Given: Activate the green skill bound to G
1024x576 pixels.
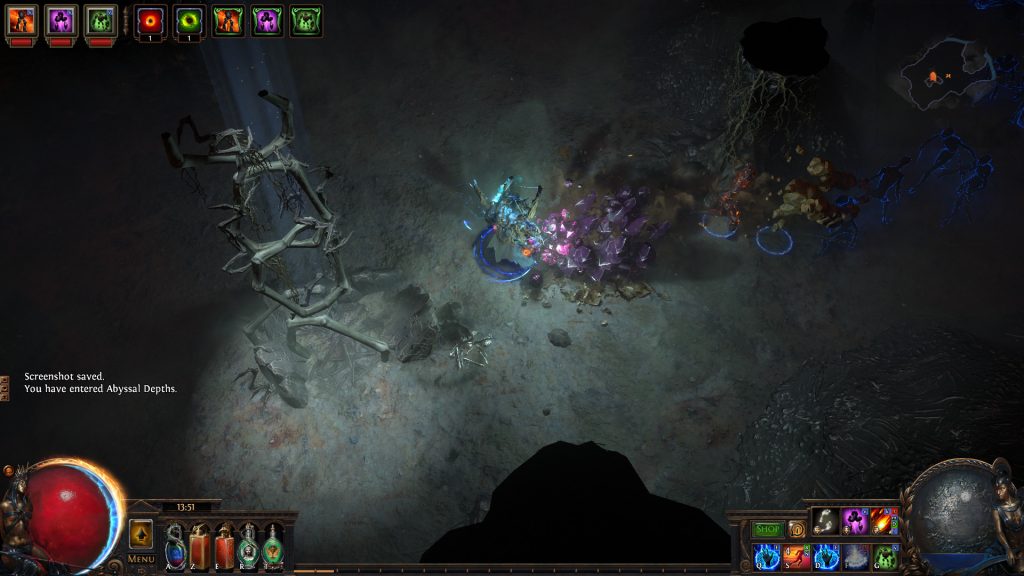Looking at the screenshot, I should [x=885, y=556].
